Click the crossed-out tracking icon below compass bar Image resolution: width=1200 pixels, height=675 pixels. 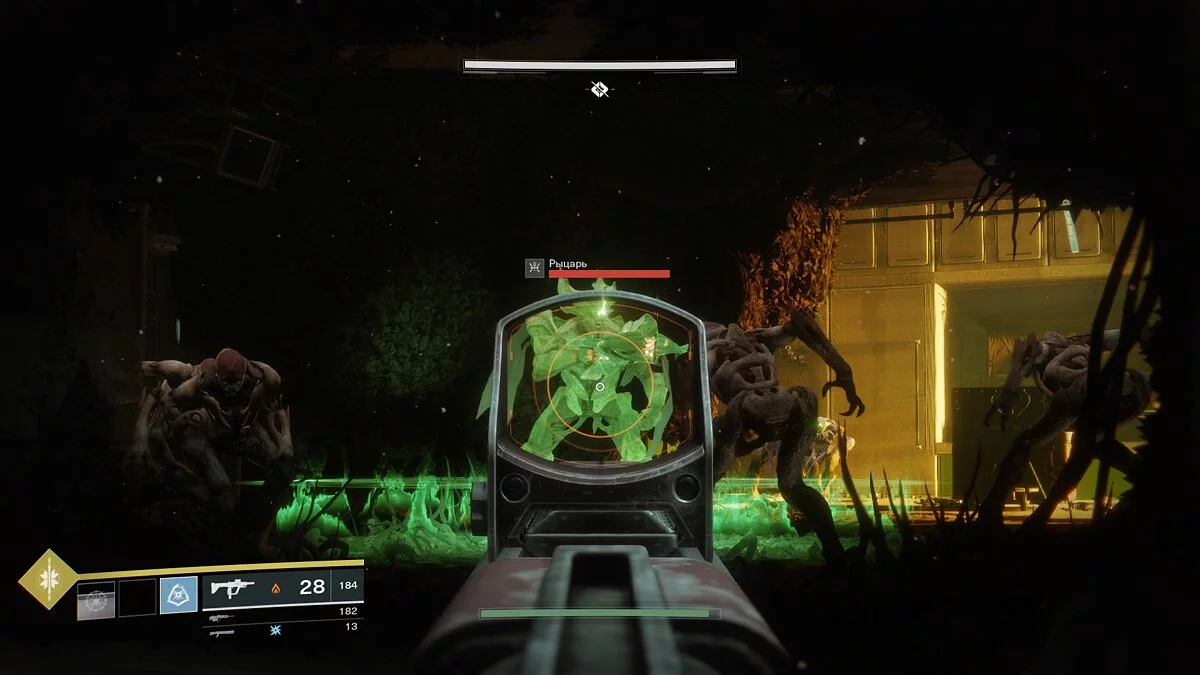coord(599,90)
